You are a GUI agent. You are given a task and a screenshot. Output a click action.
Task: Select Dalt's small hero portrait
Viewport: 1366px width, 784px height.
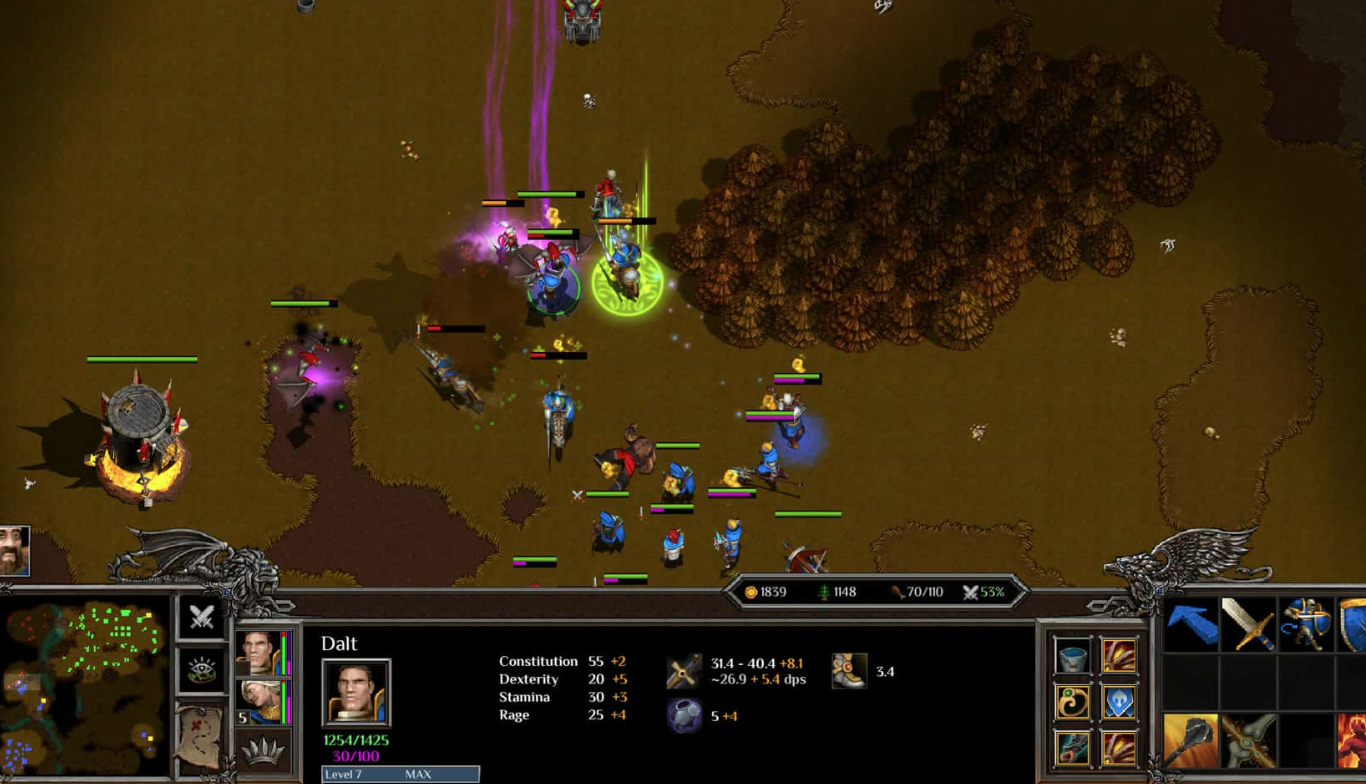[257, 652]
